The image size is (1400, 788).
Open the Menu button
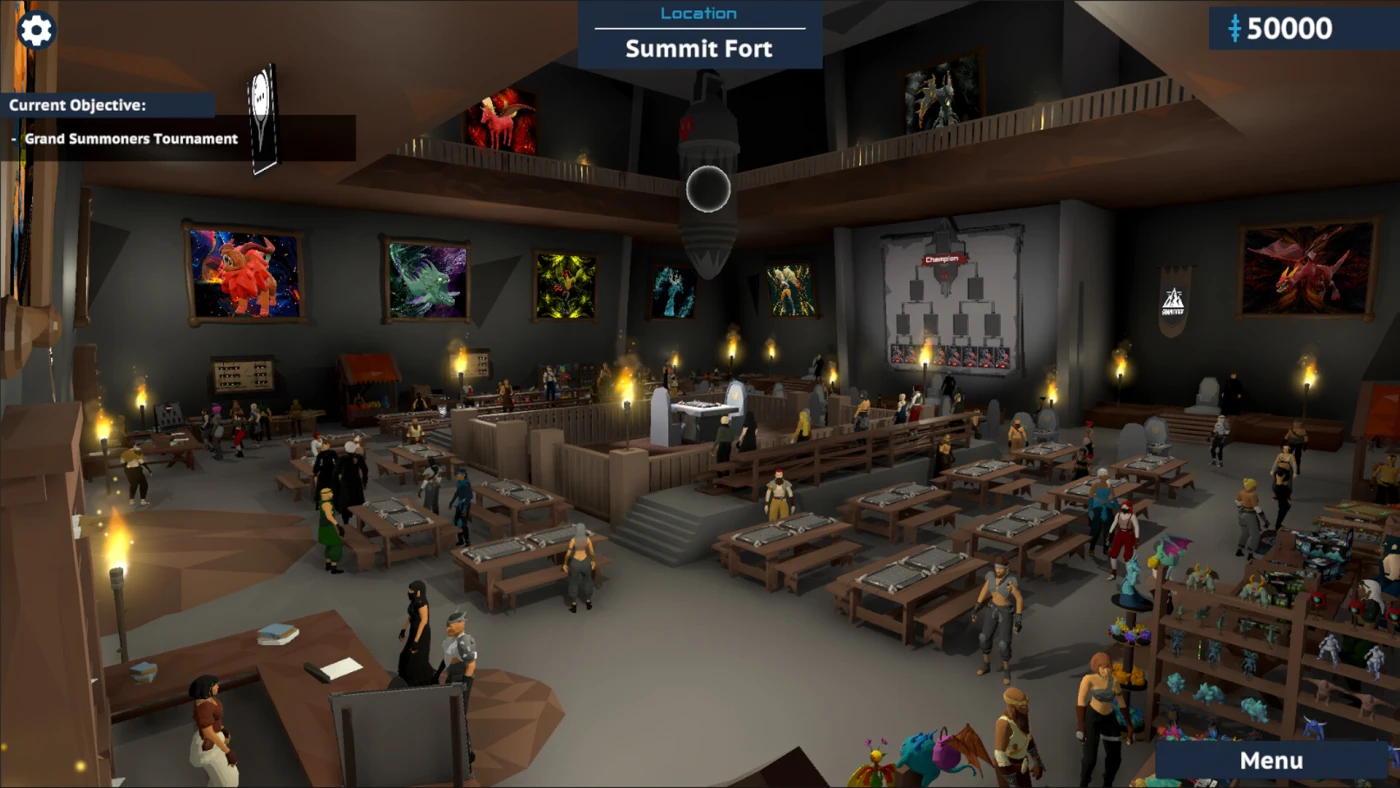(x=1270, y=761)
